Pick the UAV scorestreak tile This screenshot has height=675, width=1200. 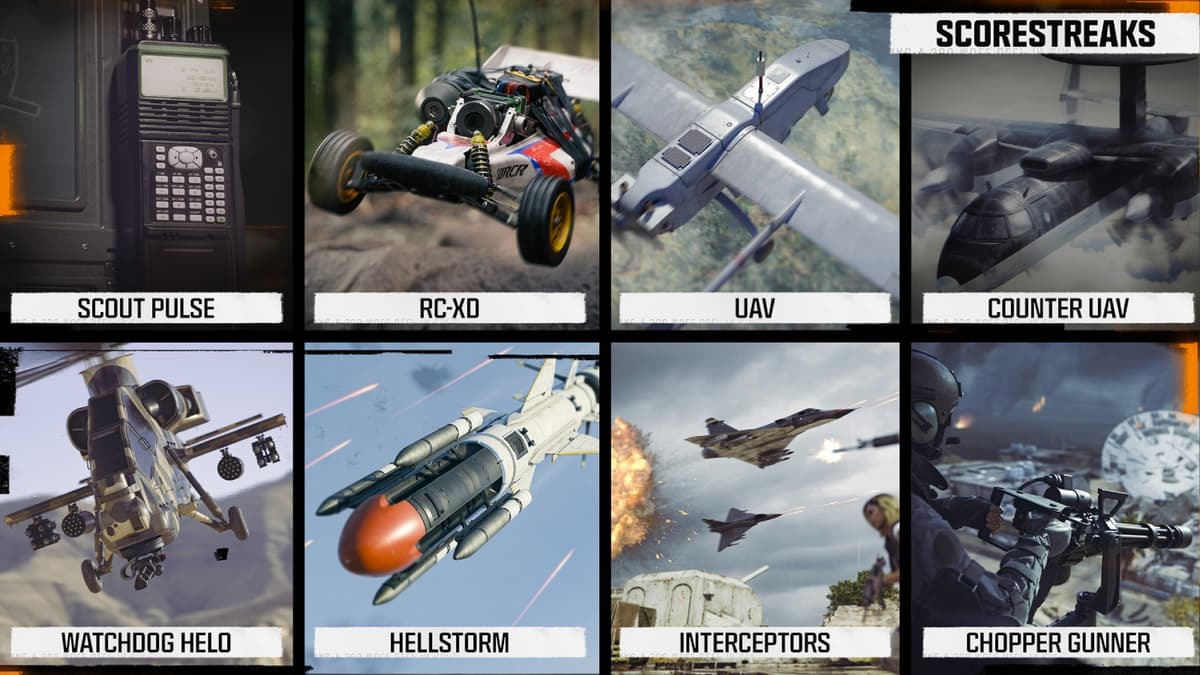[x=755, y=165]
